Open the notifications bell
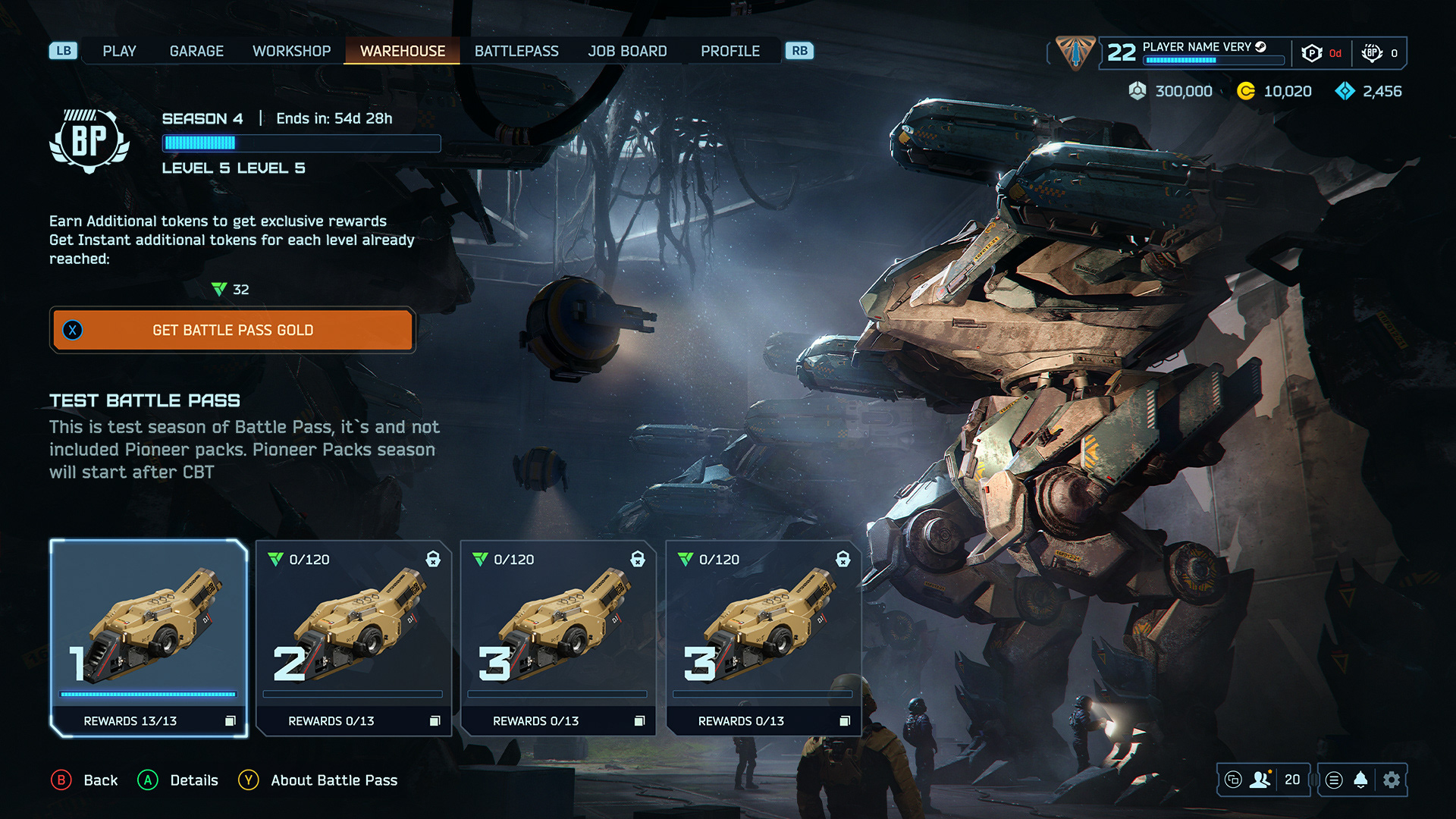 1361,780
